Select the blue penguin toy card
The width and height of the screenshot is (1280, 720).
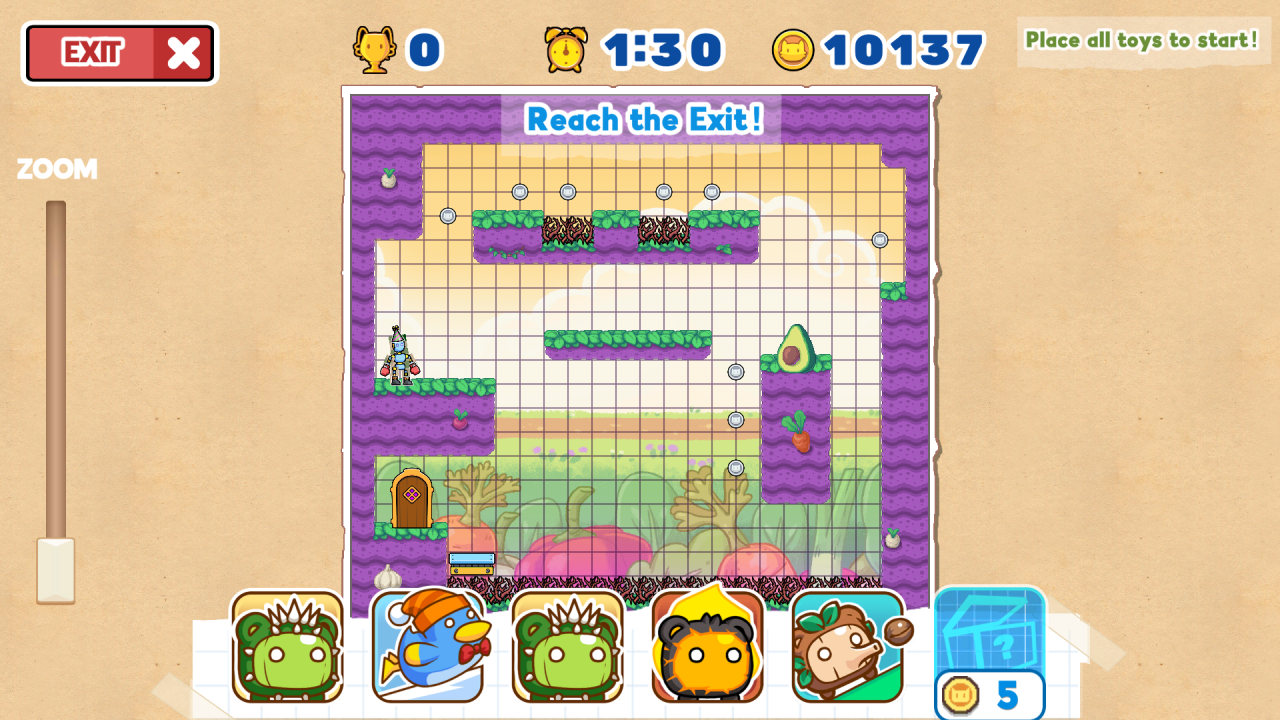(428, 646)
